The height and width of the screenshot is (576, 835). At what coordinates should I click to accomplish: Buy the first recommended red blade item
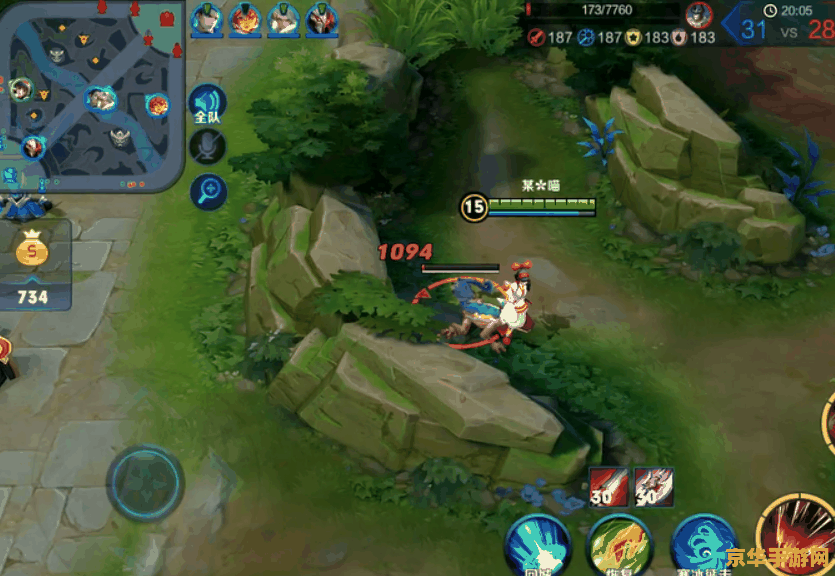coord(608,485)
